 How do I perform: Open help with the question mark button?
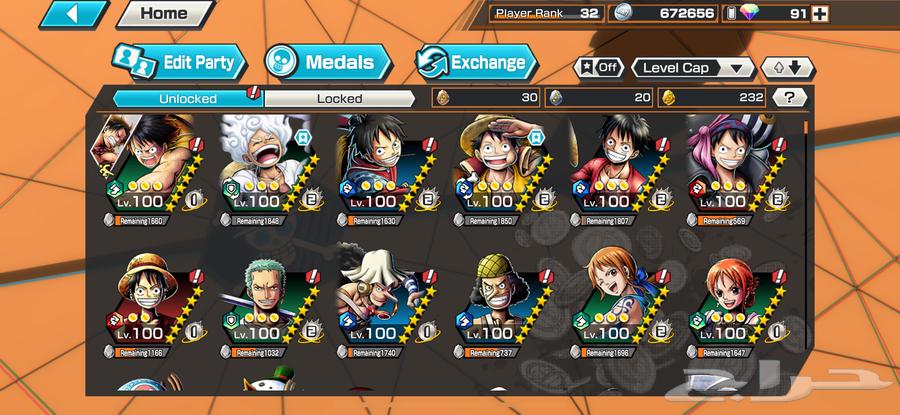790,98
